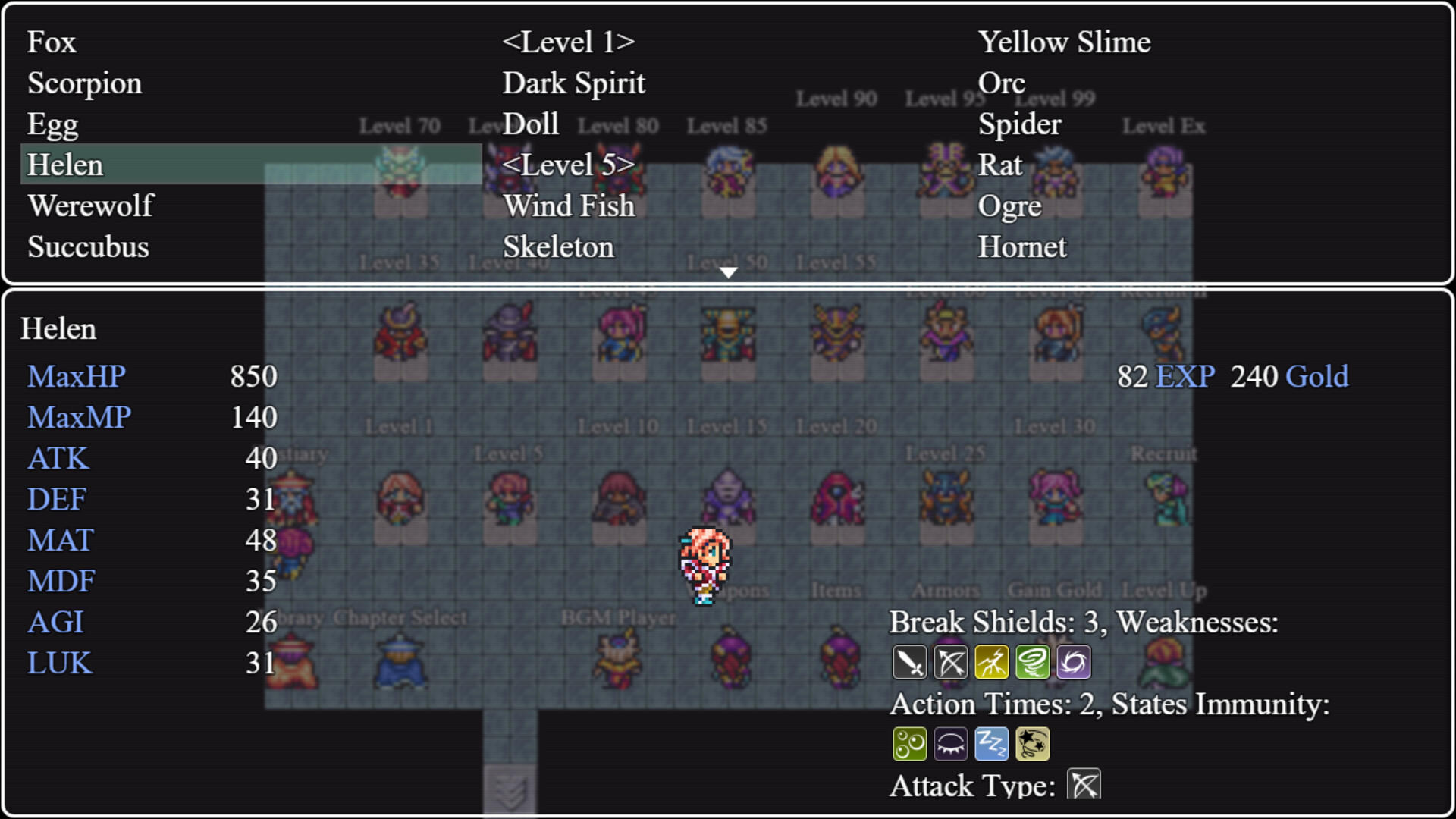Click the blue Zzz sleep immunity icon
This screenshot has height=819, width=1456.
pyautogui.click(x=992, y=743)
